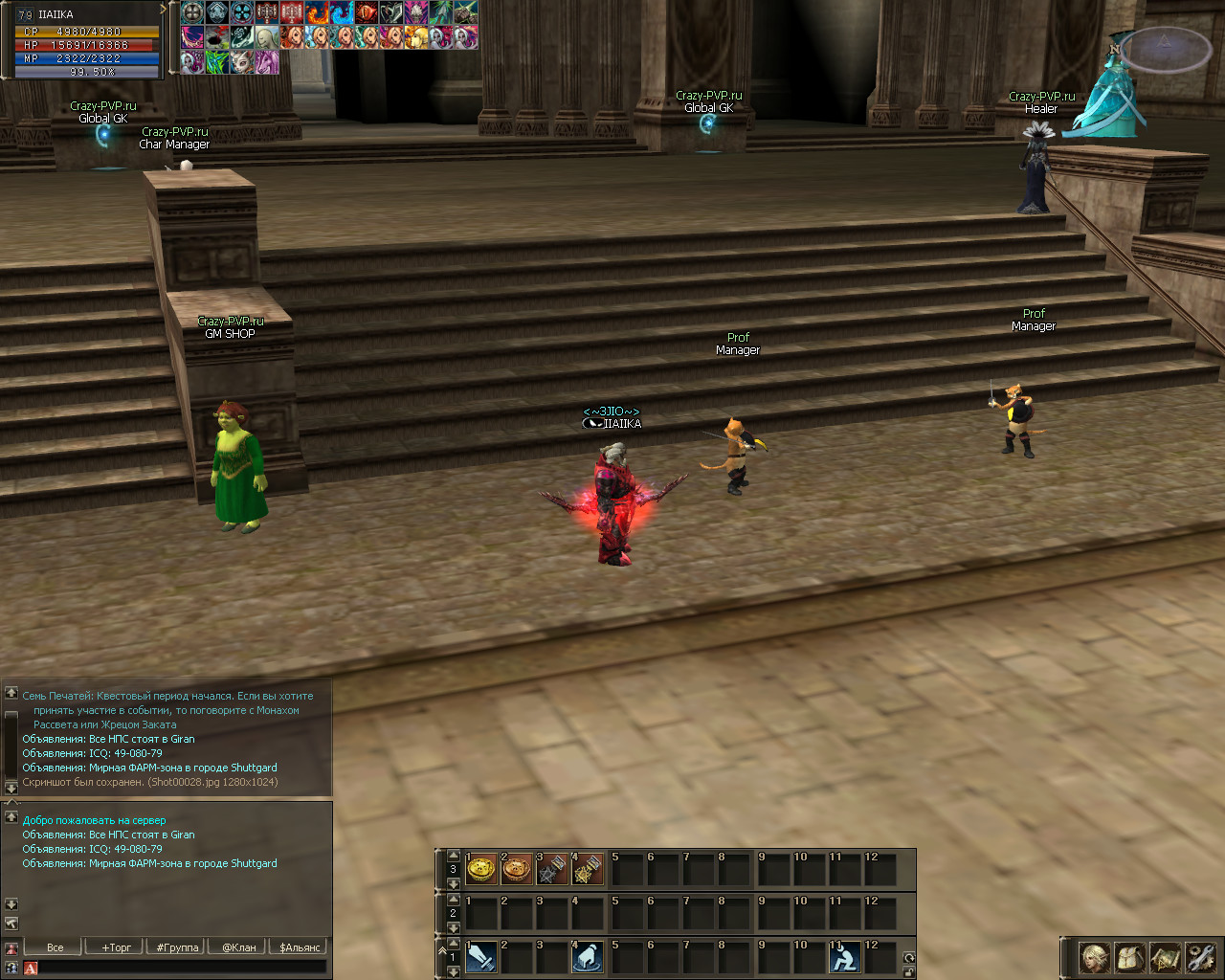
Task: Open the +Торг trade chat tab
Action: (117, 947)
